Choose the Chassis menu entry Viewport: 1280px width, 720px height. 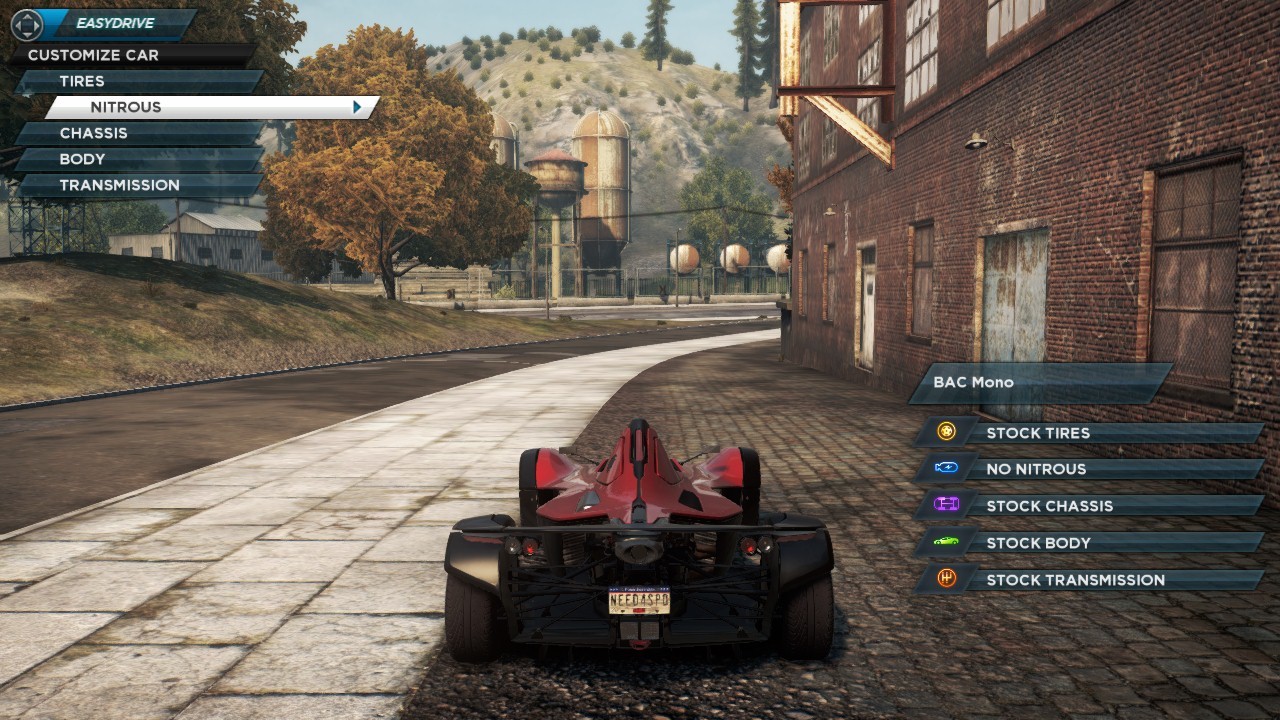click(x=140, y=133)
